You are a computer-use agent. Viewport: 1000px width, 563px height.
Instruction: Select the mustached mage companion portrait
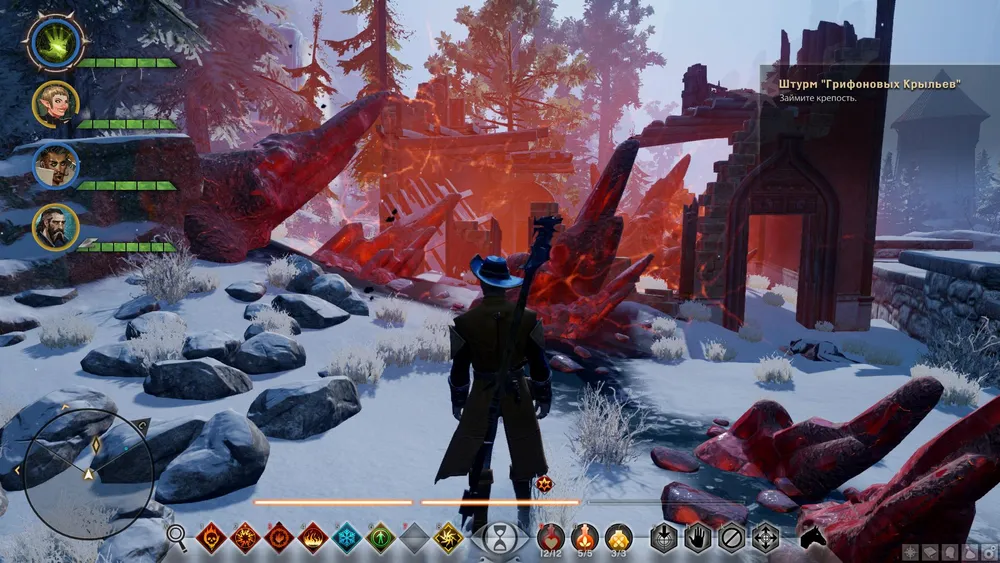(53, 165)
